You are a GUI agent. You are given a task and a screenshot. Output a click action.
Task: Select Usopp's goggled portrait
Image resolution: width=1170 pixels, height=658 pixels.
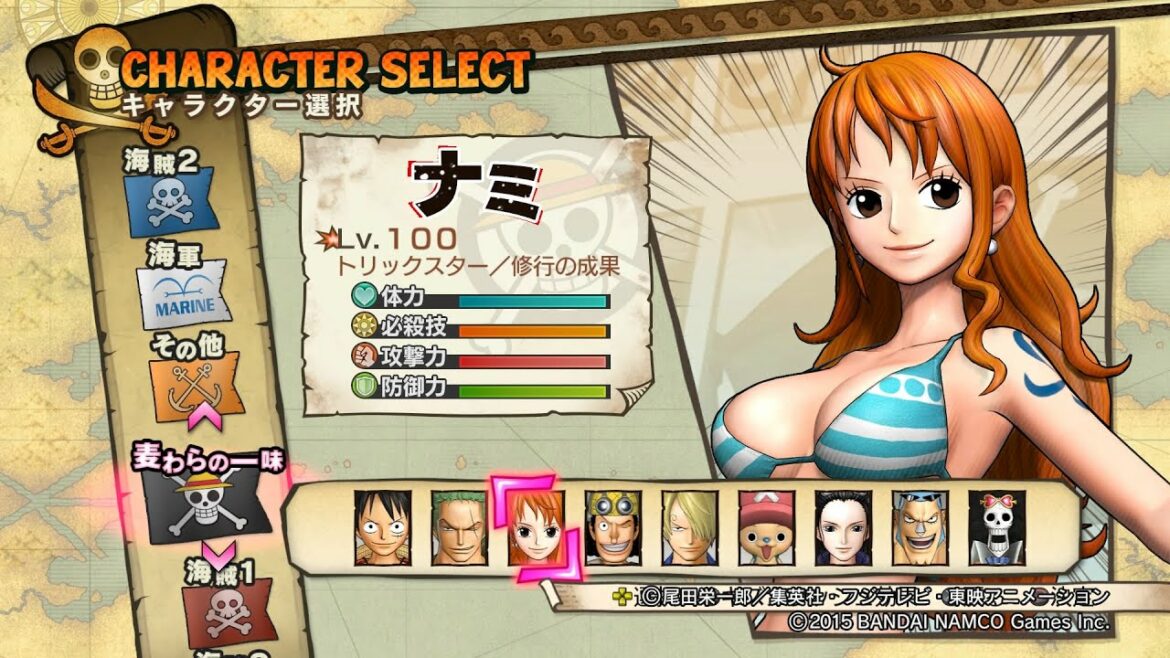pyautogui.click(x=613, y=527)
